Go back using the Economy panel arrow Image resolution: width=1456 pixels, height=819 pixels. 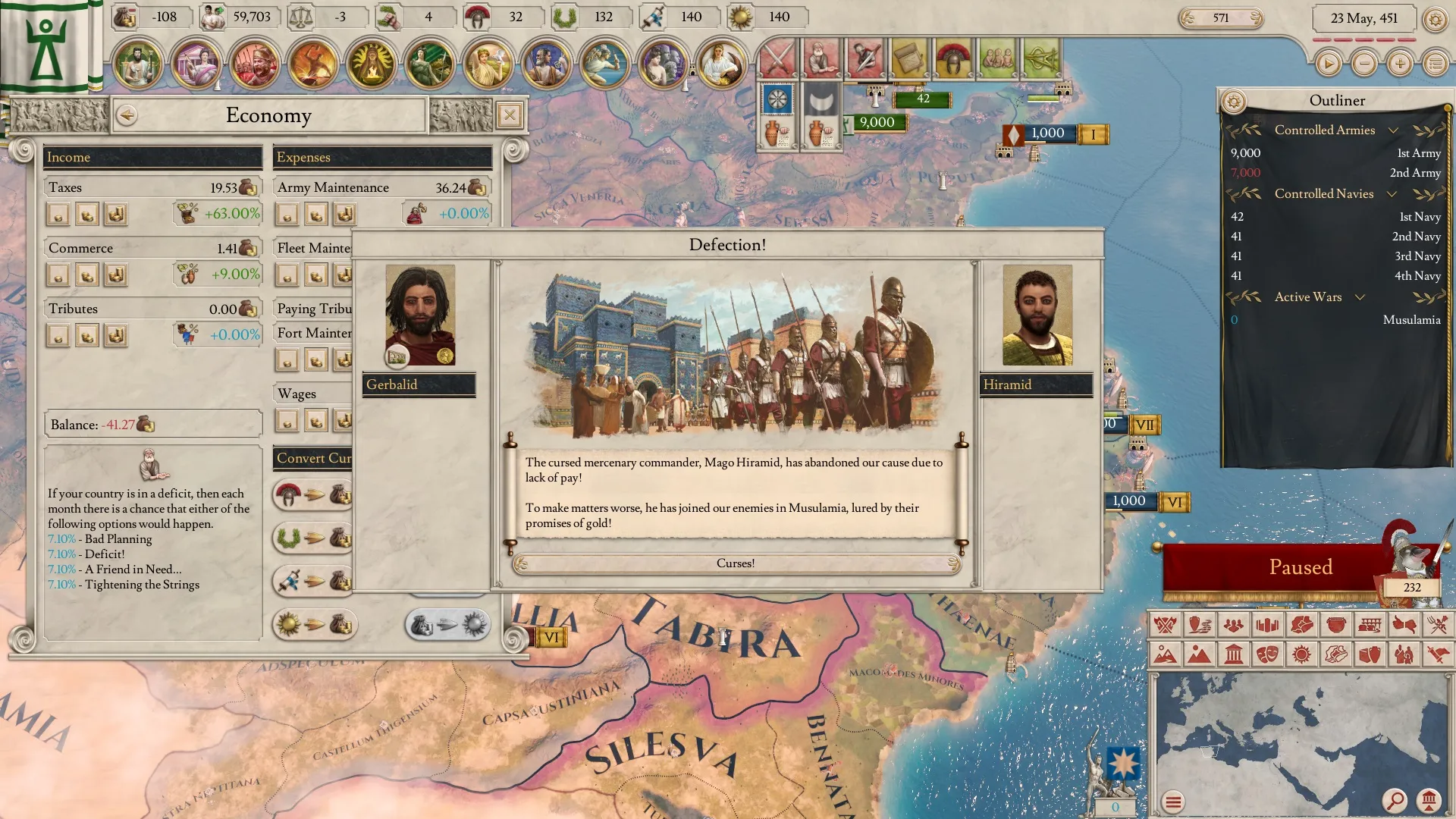point(127,115)
